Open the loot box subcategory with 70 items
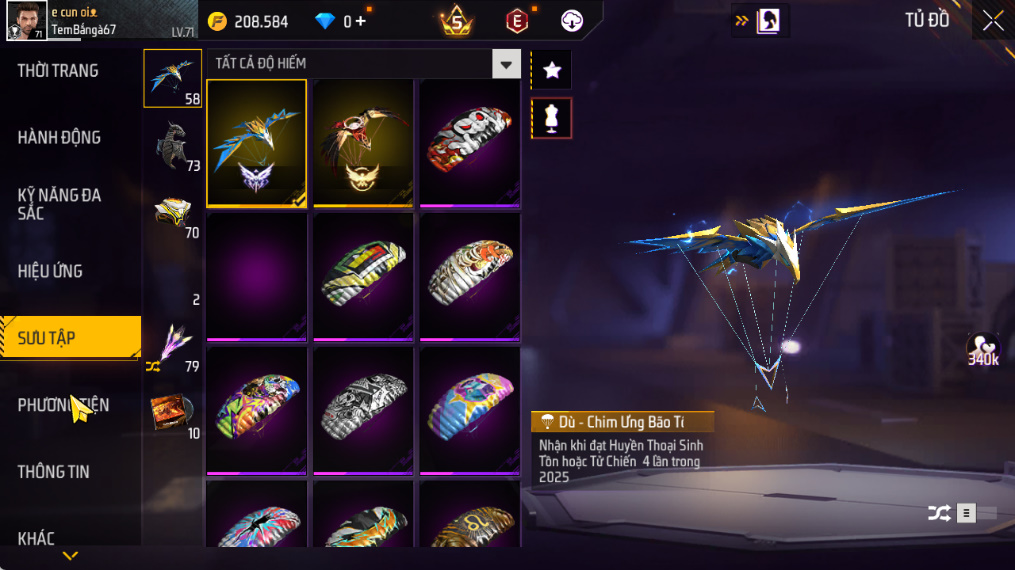 click(x=172, y=213)
